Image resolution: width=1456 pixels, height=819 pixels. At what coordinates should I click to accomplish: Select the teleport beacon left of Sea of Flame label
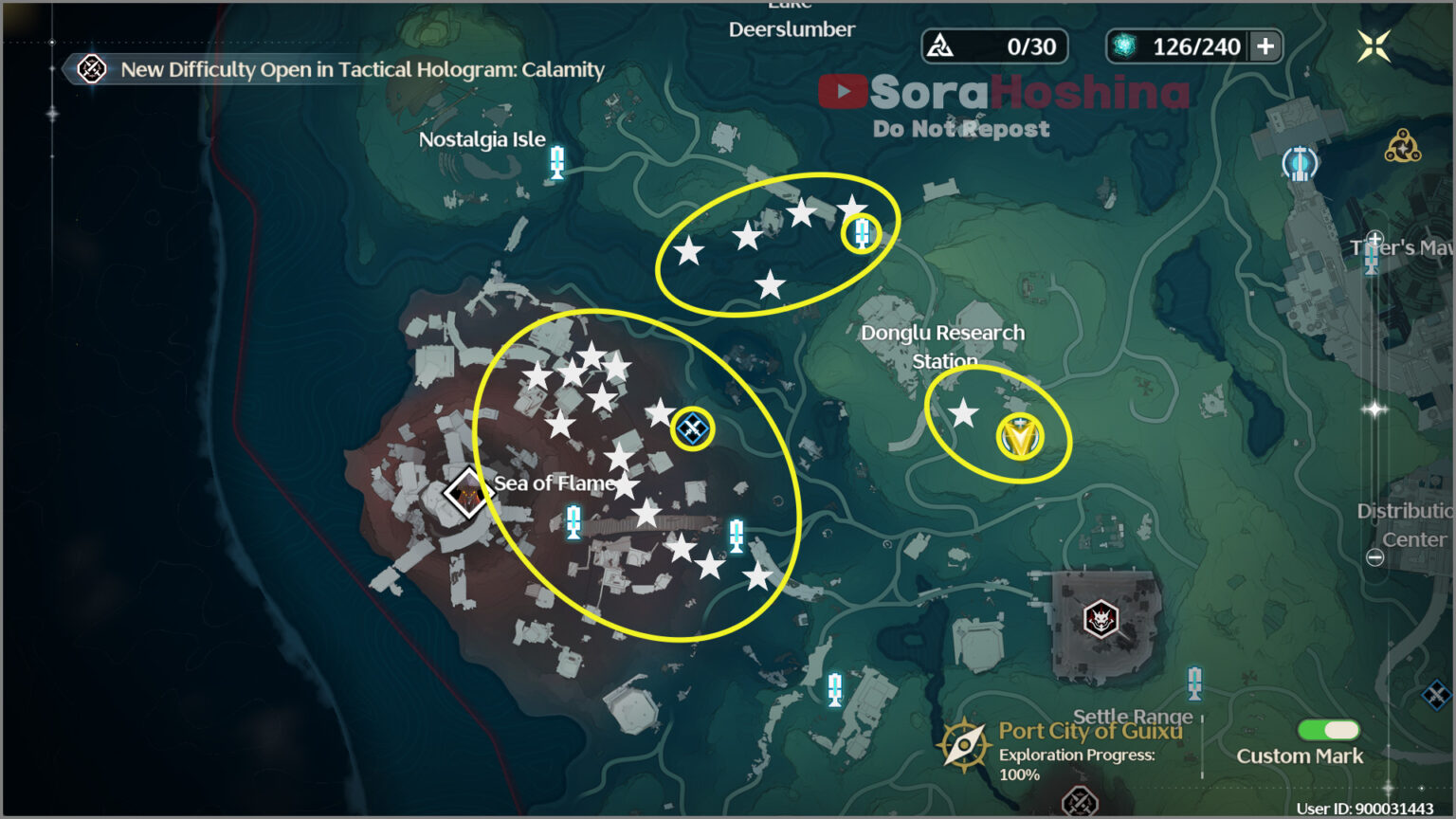coord(572,522)
